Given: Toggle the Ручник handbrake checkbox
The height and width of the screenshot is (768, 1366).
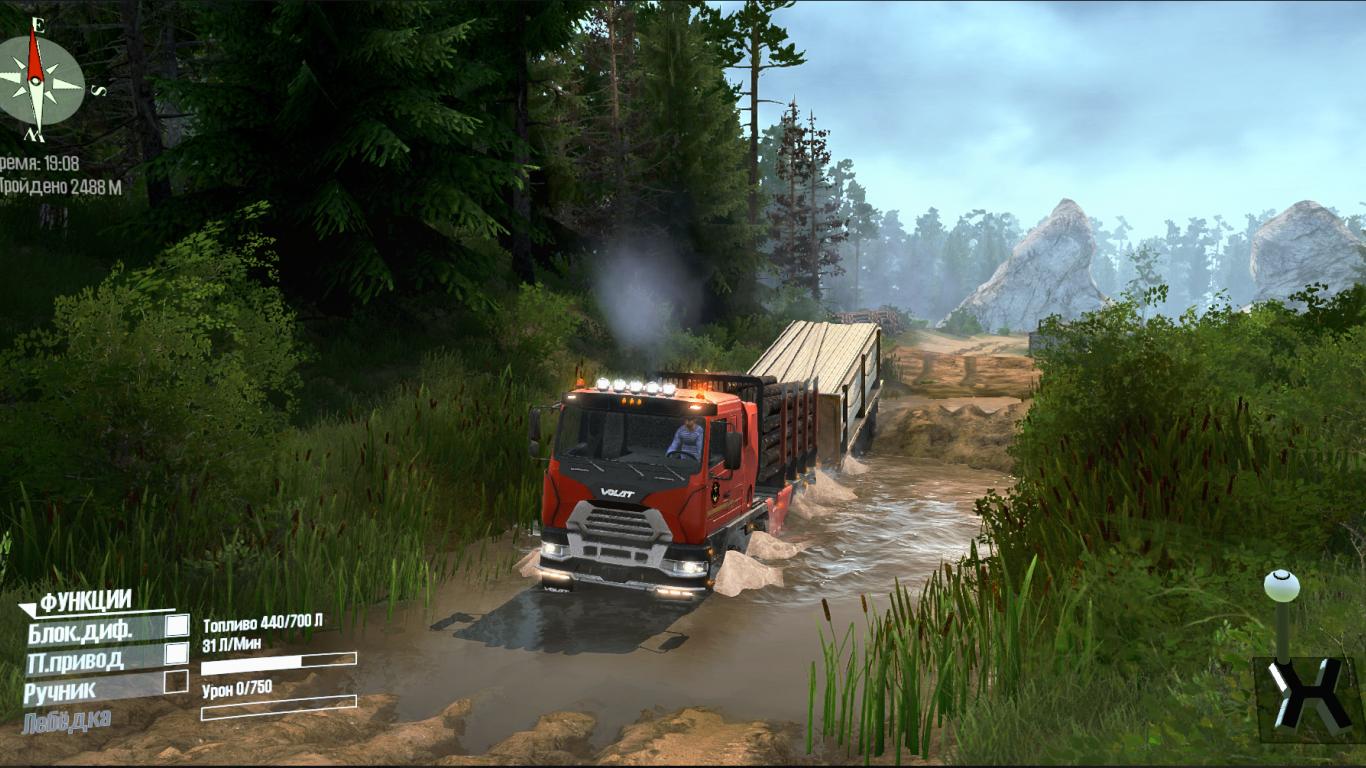Looking at the screenshot, I should pos(177,682).
